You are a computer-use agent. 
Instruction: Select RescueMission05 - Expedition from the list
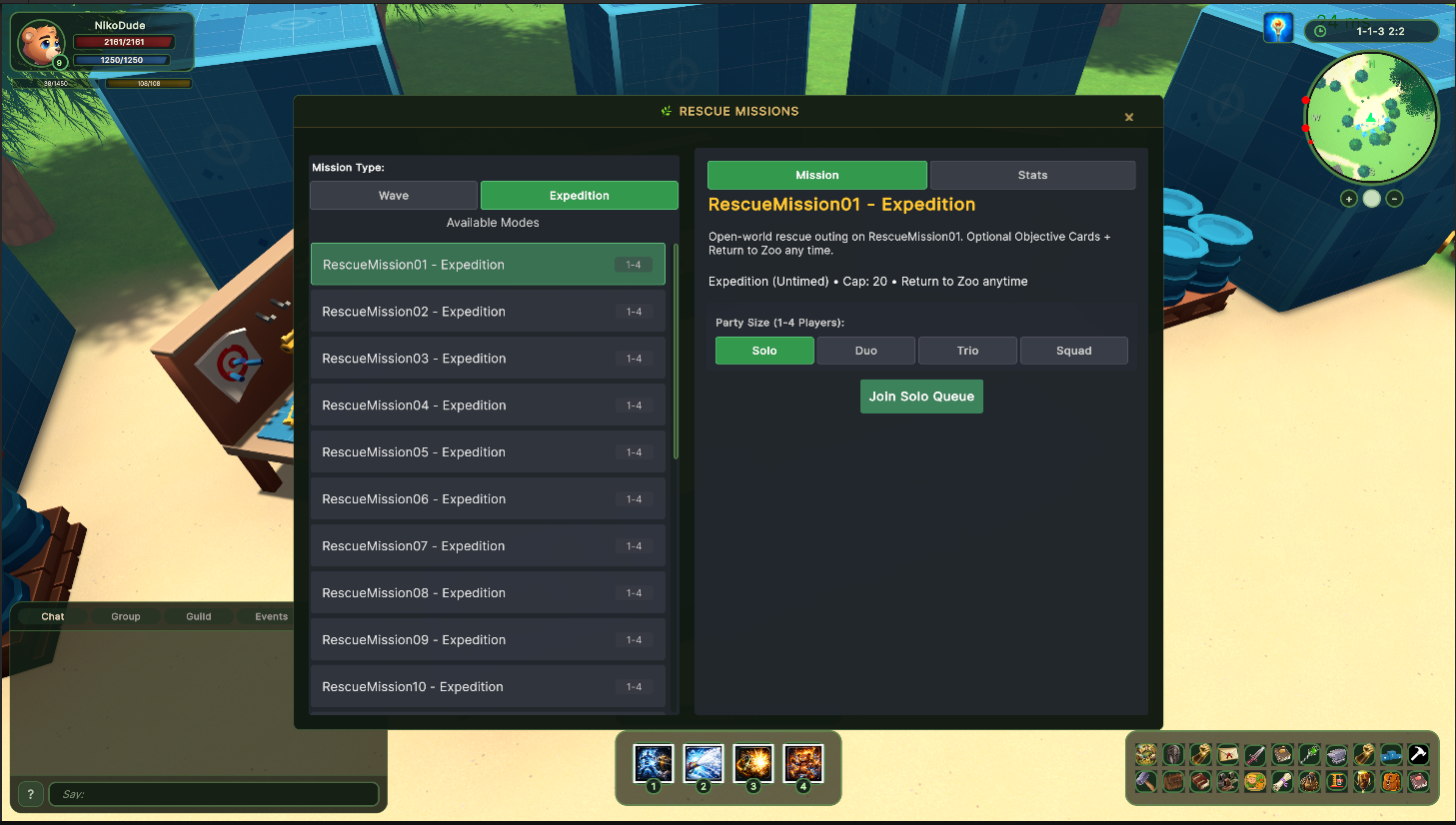tap(488, 451)
